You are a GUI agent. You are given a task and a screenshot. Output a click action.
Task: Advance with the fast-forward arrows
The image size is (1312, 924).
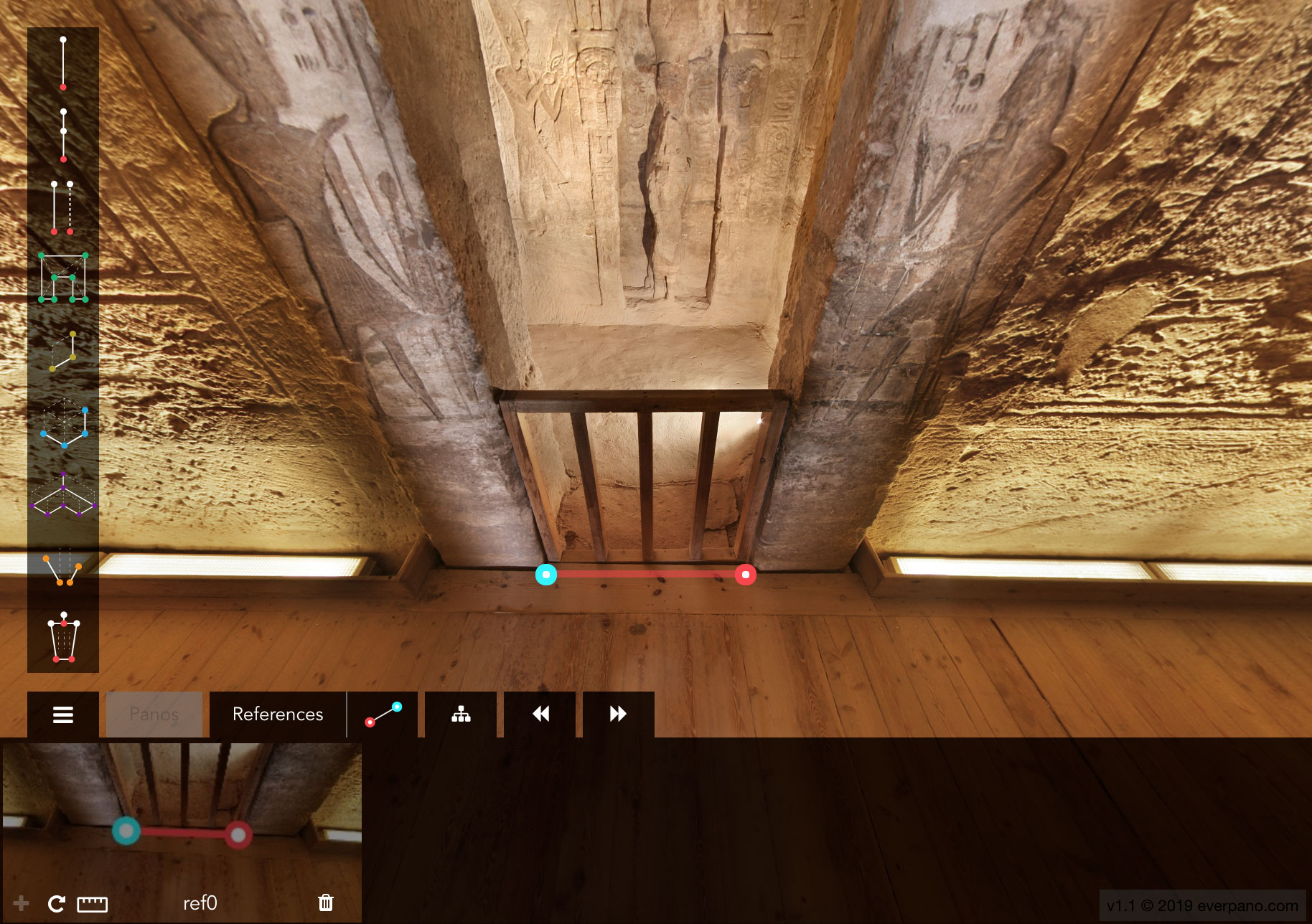(x=618, y=715)
